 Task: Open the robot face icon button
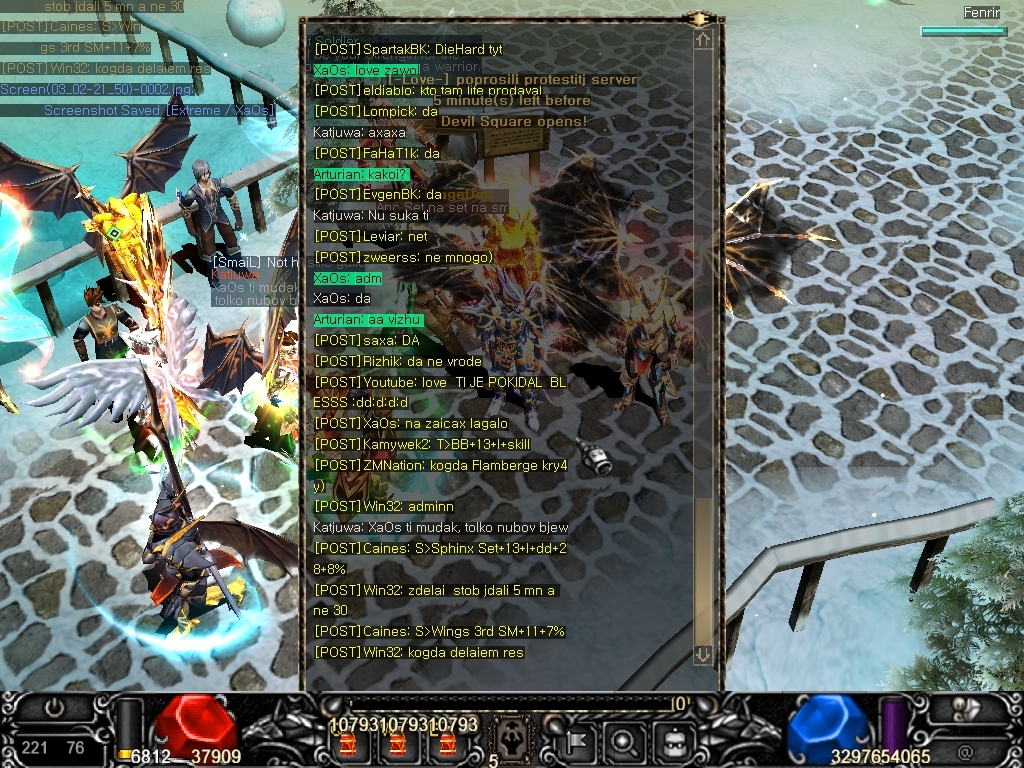pyautogui.click(x=674, y=743)
